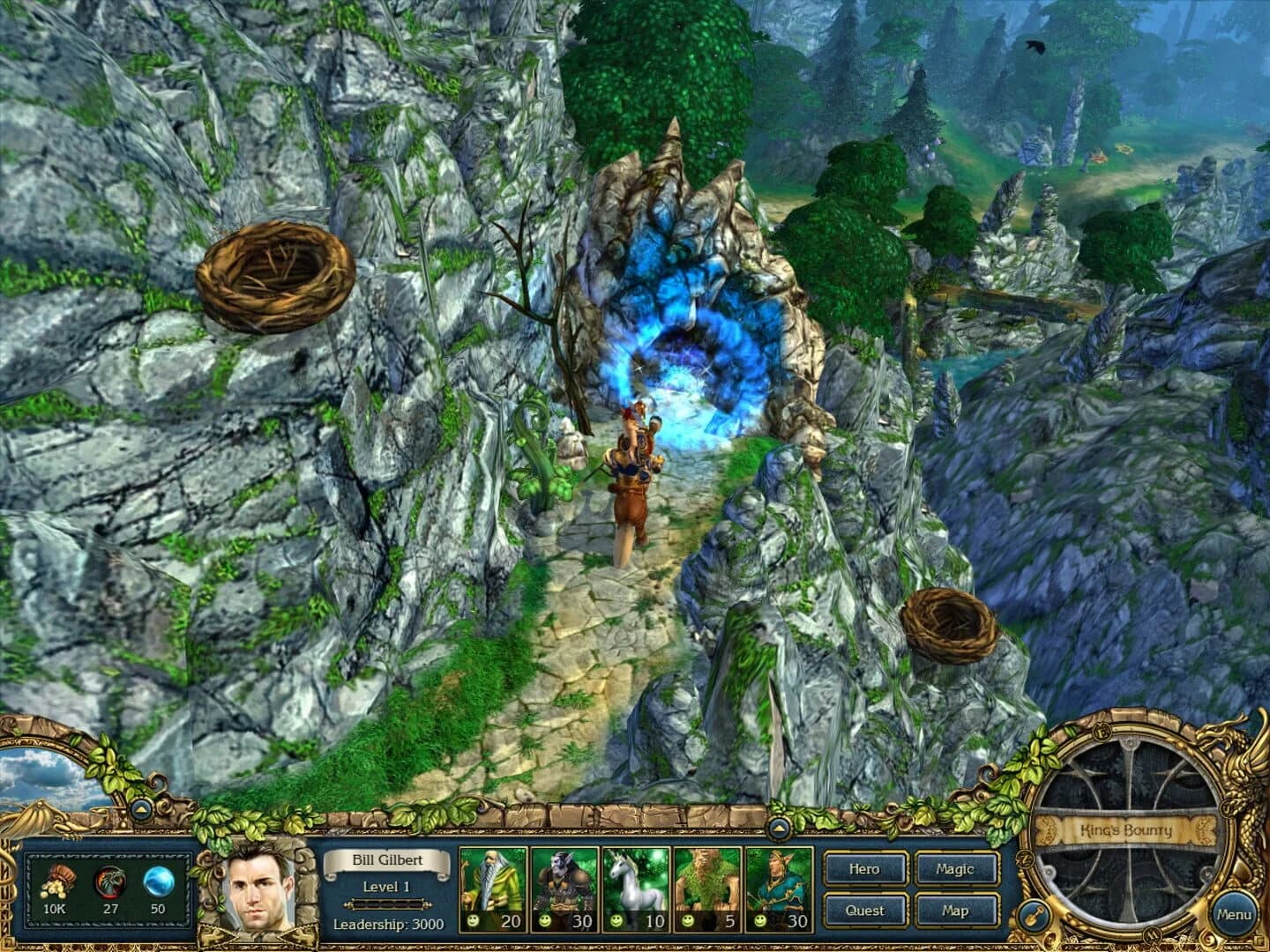The image size is (1270, 952).
Task: Open the Magic book
Action: pyautogui.click(x=958, y=869)
